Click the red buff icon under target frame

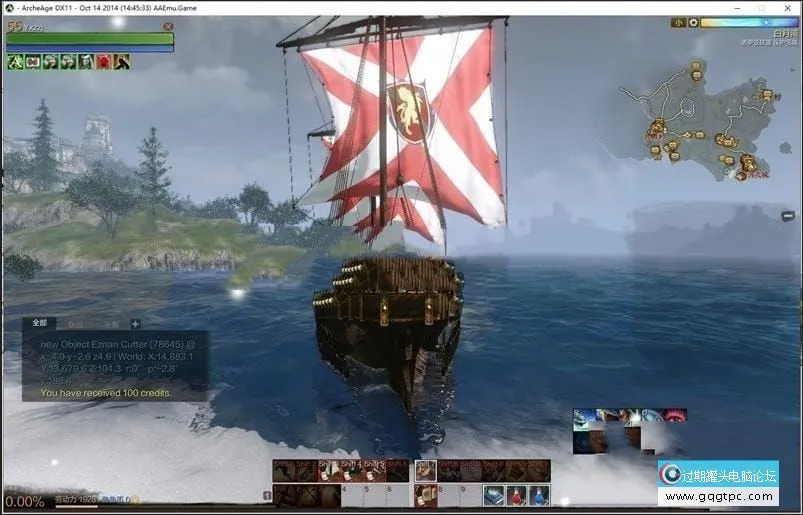pyautogui.click(x=103, y=62)
